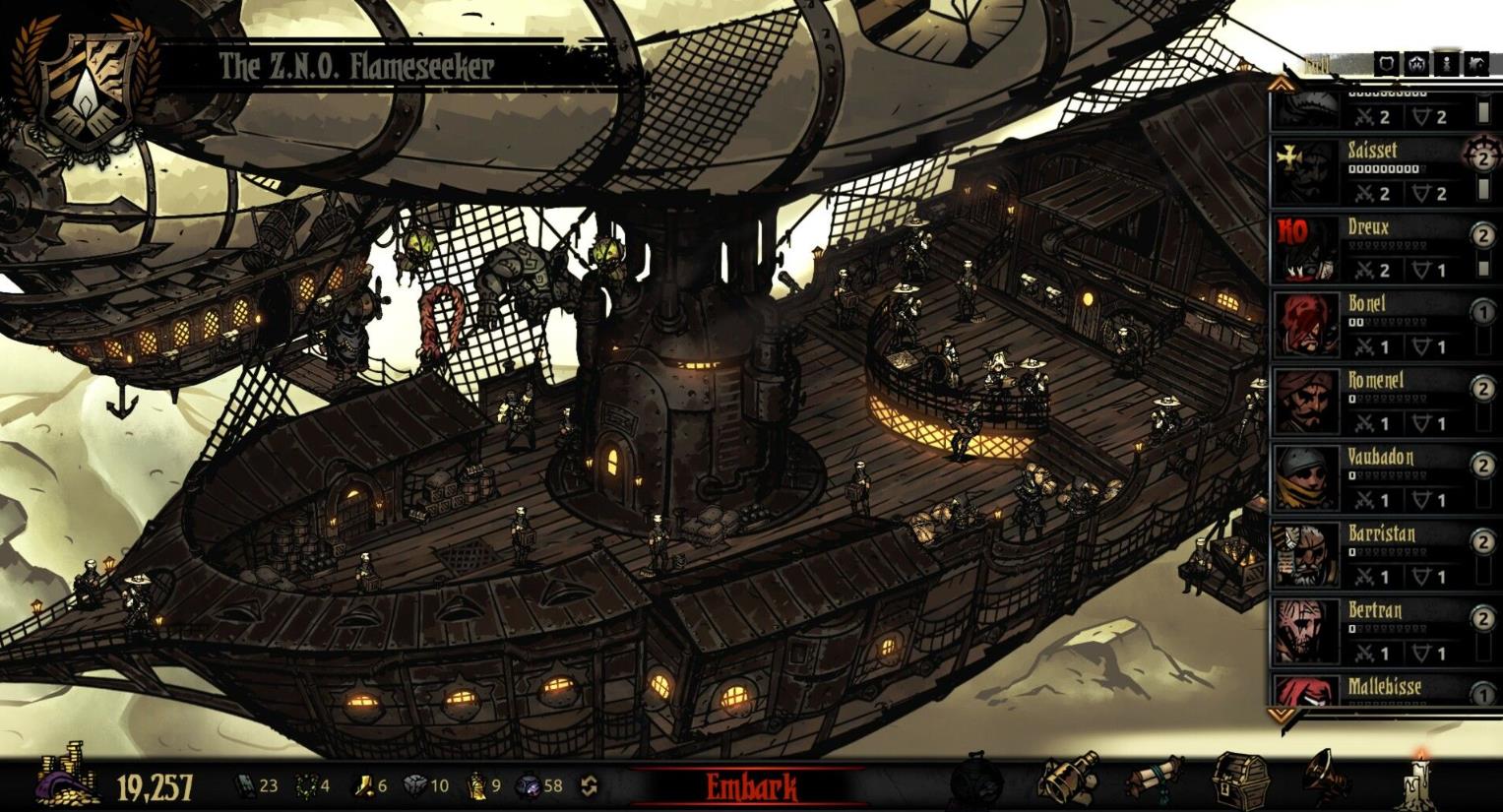Screen dimensions: 1503x812
Task: Choose hero Bonel from the roster
Action: (x=1372, y=325)
